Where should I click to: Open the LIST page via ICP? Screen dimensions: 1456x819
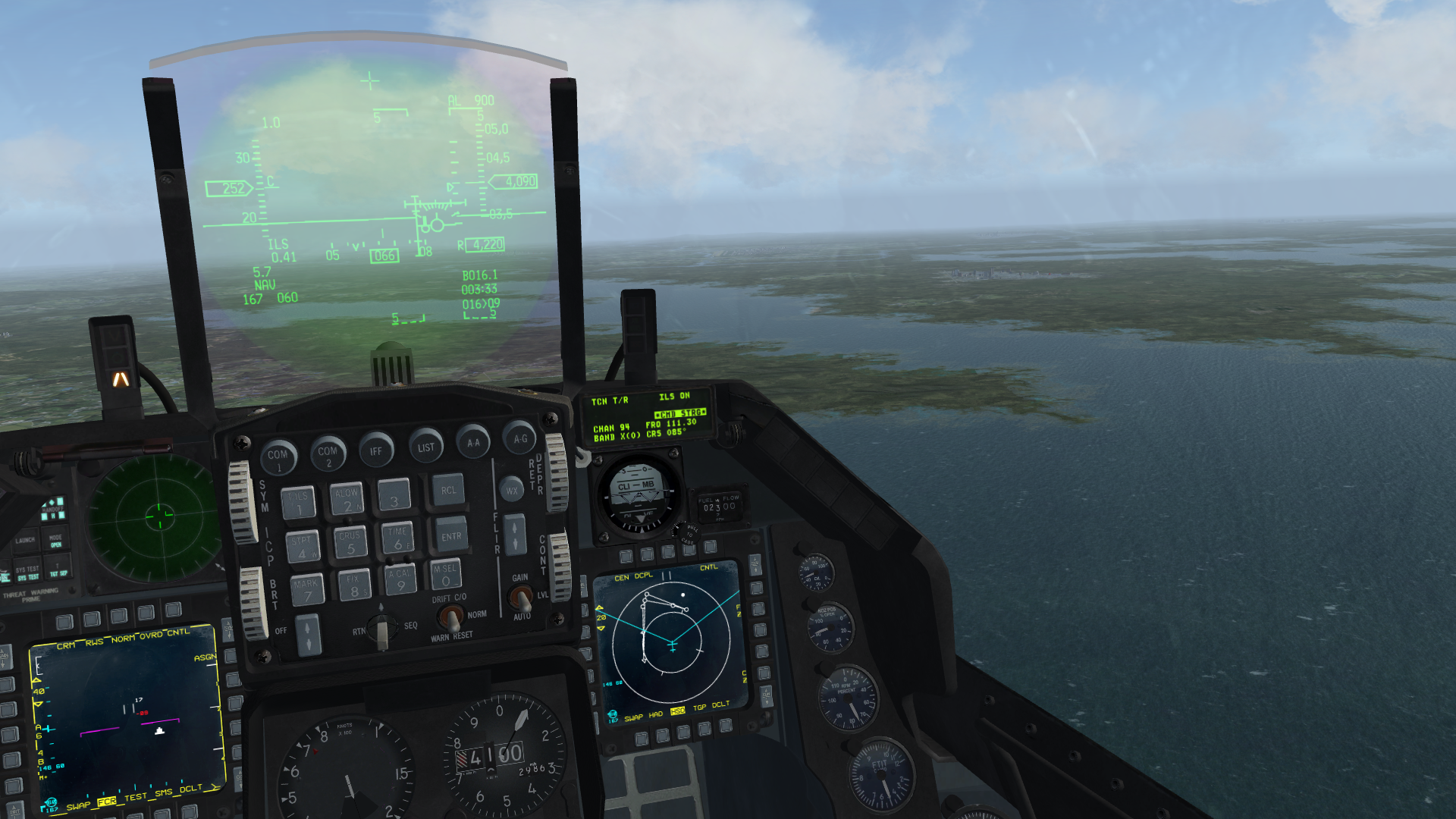(425, 447)
